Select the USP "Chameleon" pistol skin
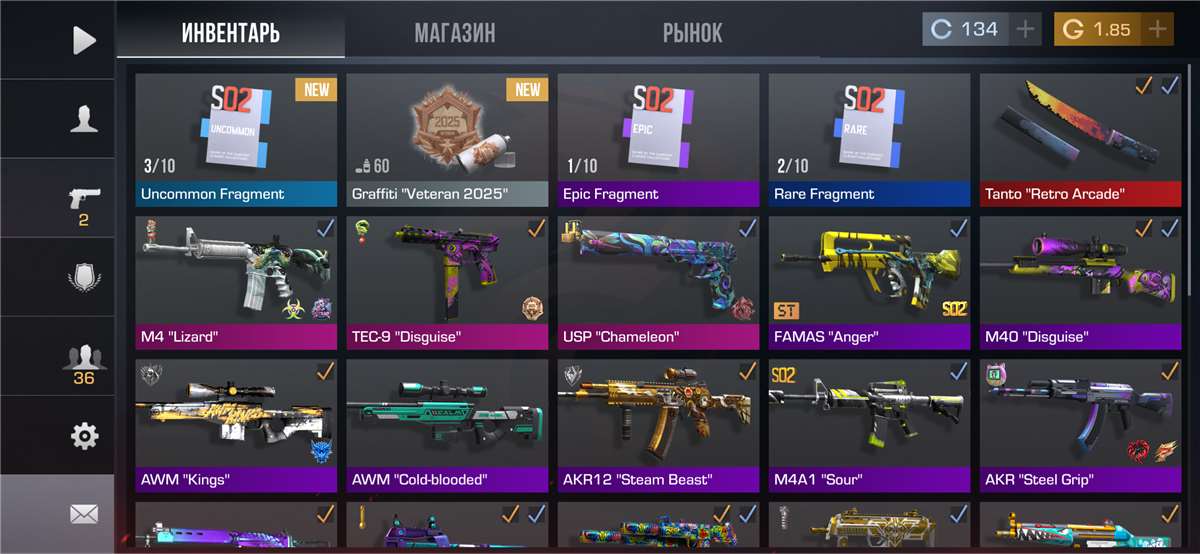The width and height of the screenshot is (1200, 554). click(x=658, y=282)
